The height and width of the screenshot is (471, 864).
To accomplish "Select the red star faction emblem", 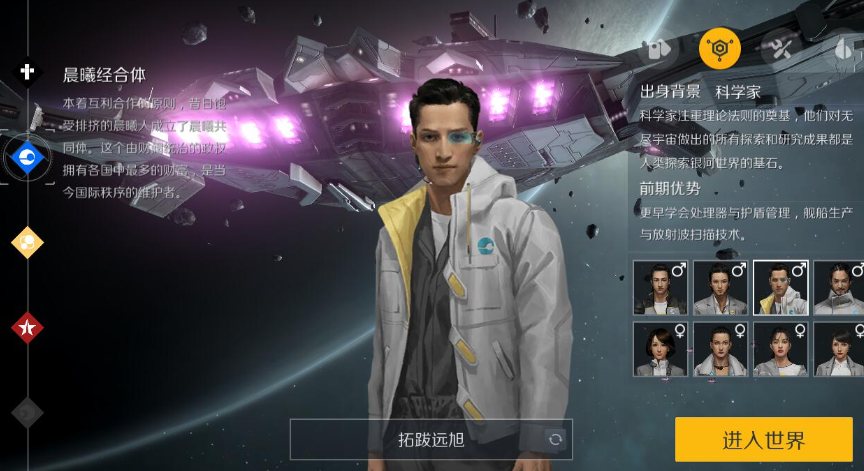I will coord(27,327).
